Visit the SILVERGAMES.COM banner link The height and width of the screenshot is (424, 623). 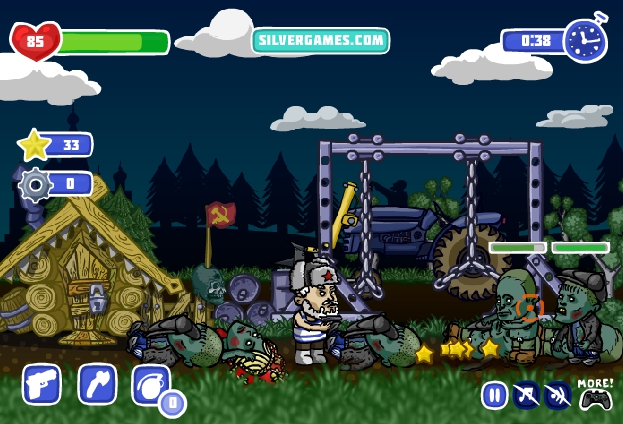pos(320,41)
